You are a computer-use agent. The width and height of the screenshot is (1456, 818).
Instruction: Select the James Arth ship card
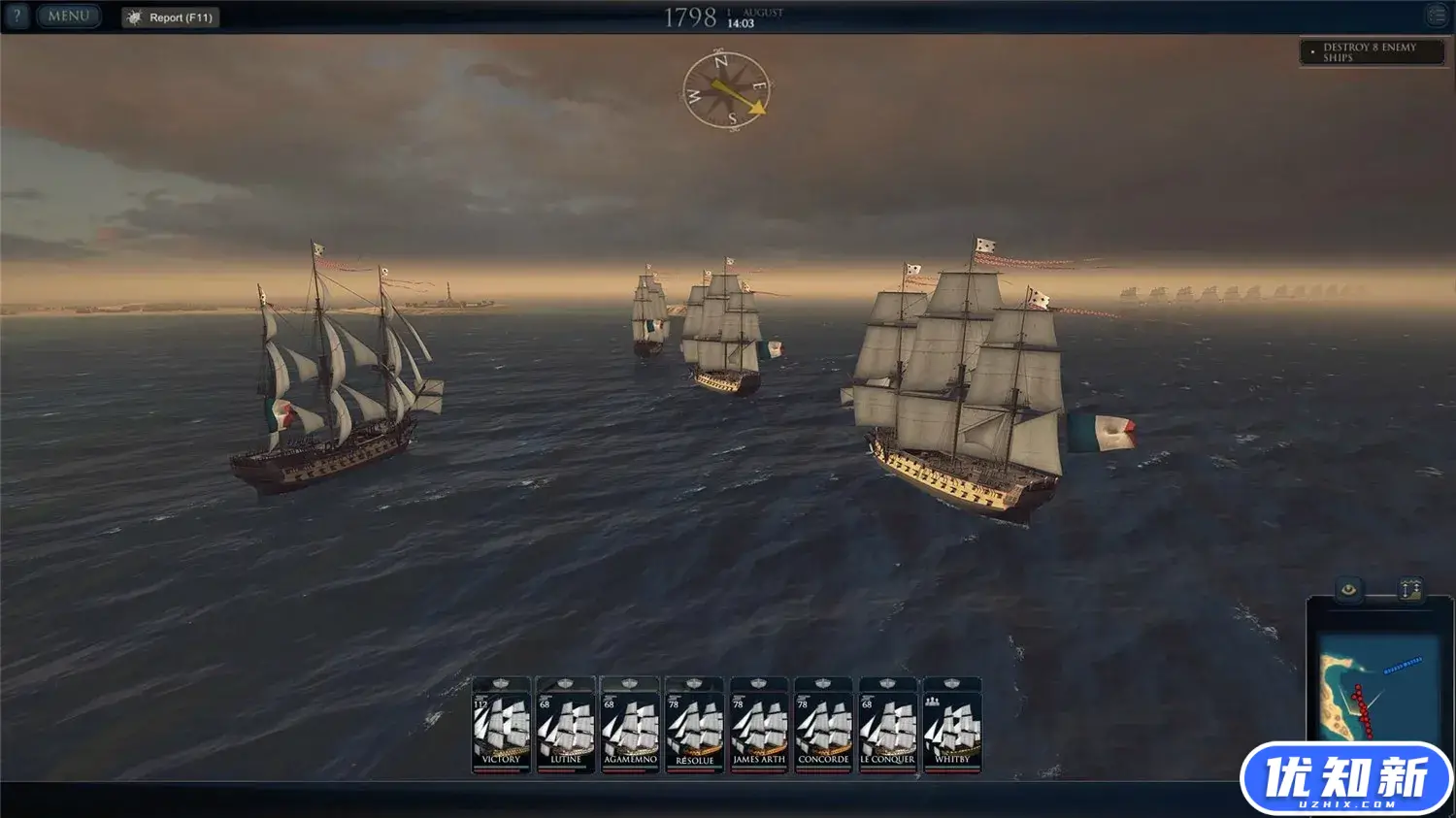point(759,725)
